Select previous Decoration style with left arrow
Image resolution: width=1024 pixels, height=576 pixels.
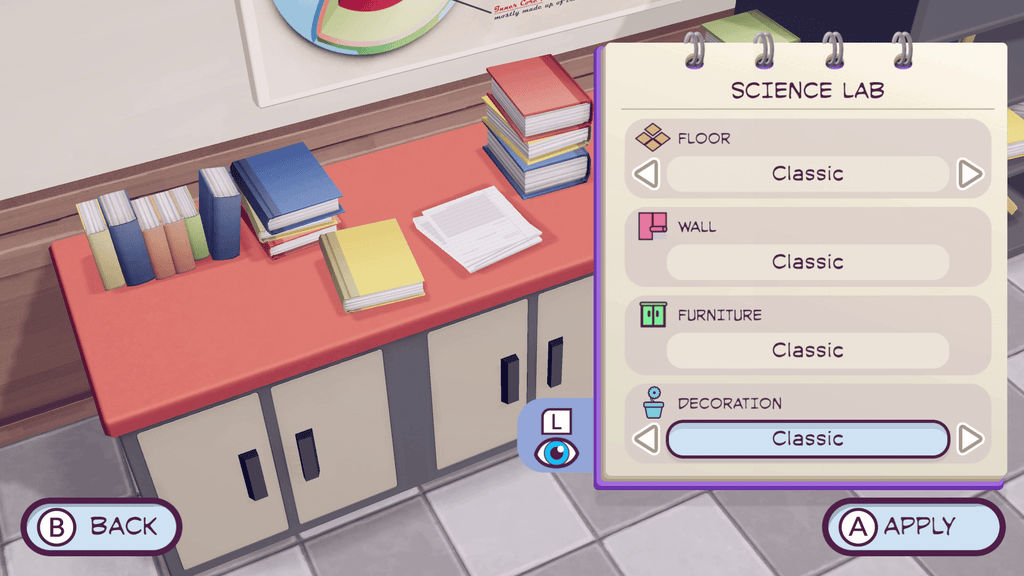[647, 438]
